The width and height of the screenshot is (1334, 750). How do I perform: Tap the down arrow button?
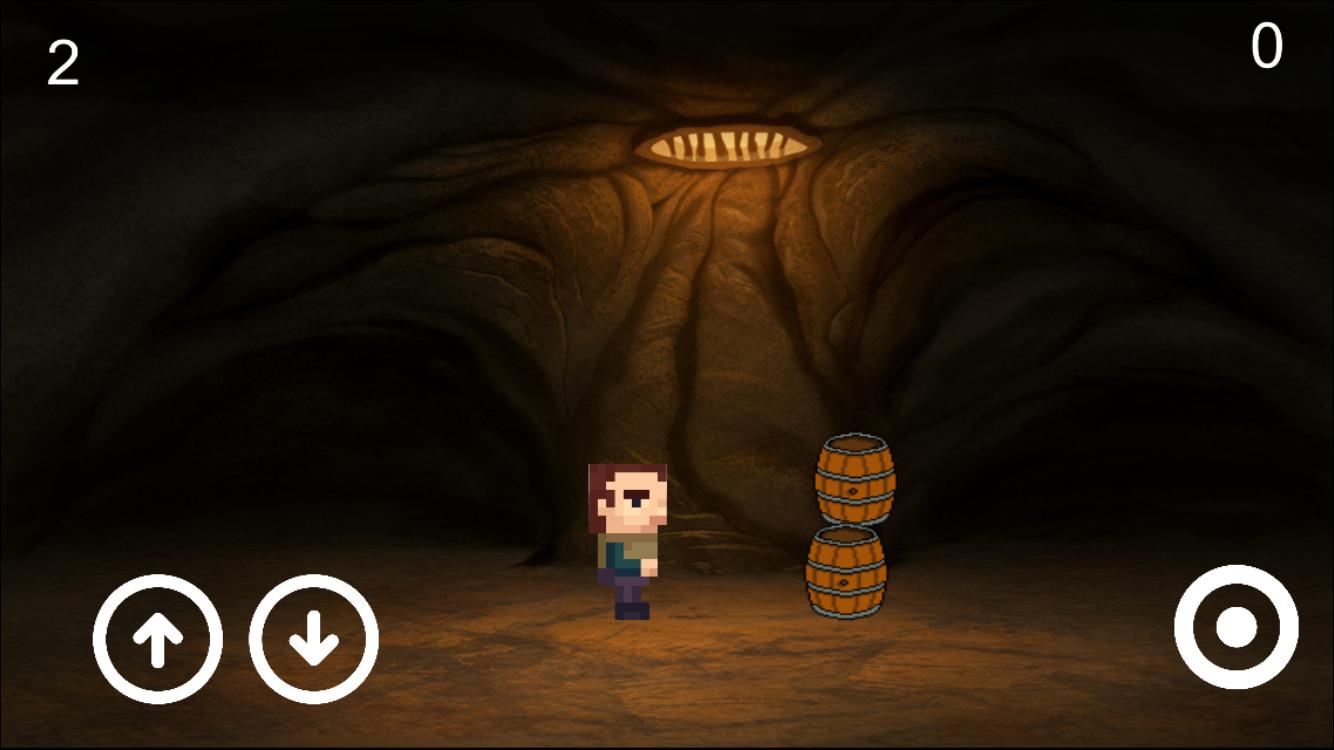click(x=314, y=639)
